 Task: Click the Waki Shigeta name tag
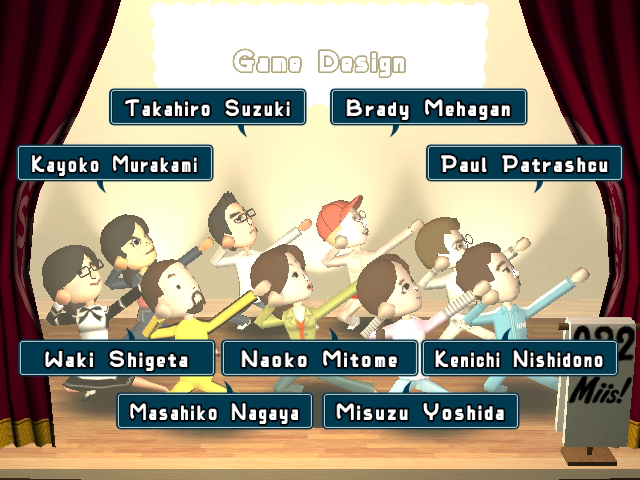[x=117, y=358]
